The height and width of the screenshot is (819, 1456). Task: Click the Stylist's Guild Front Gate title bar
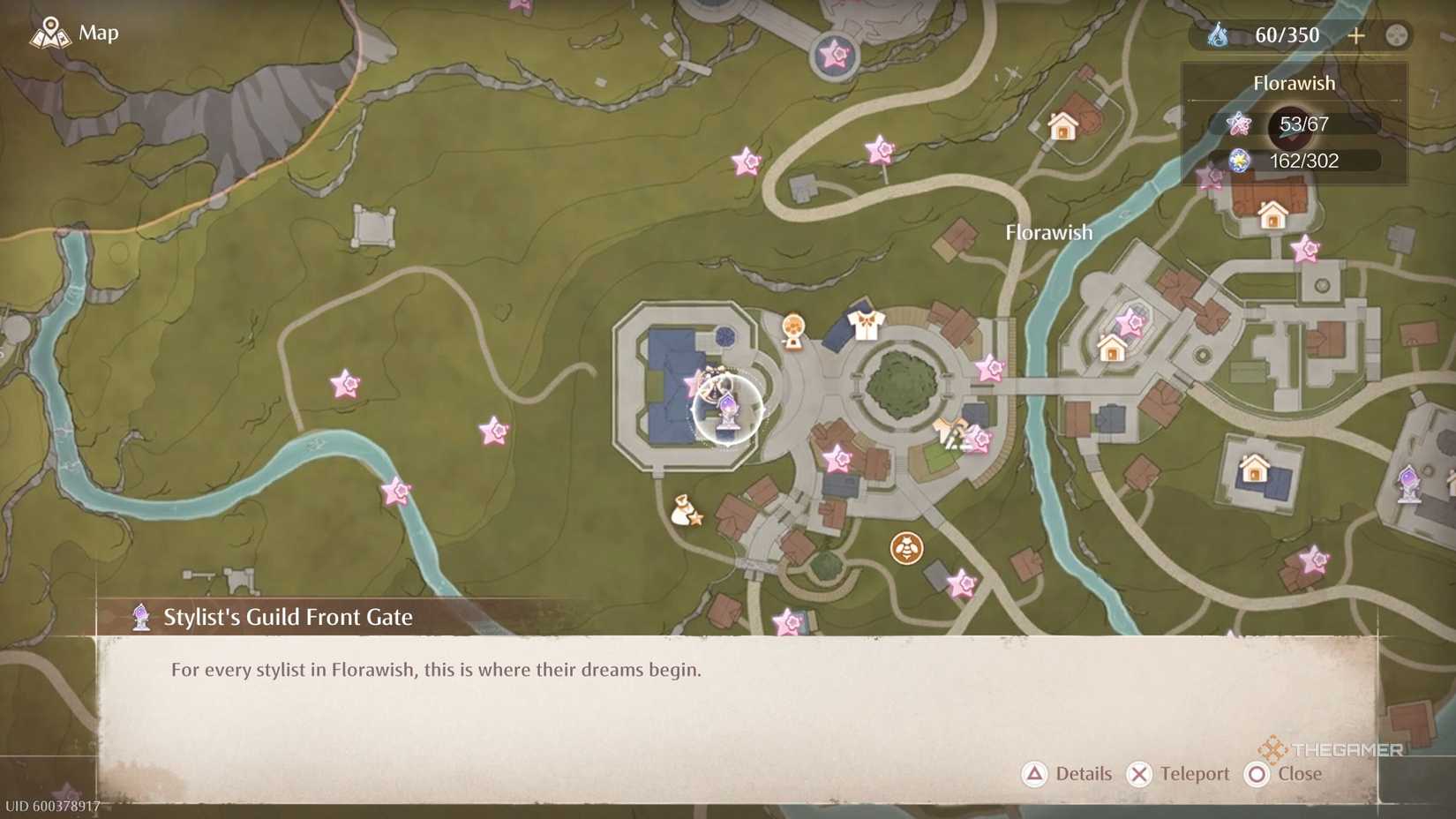287,617
